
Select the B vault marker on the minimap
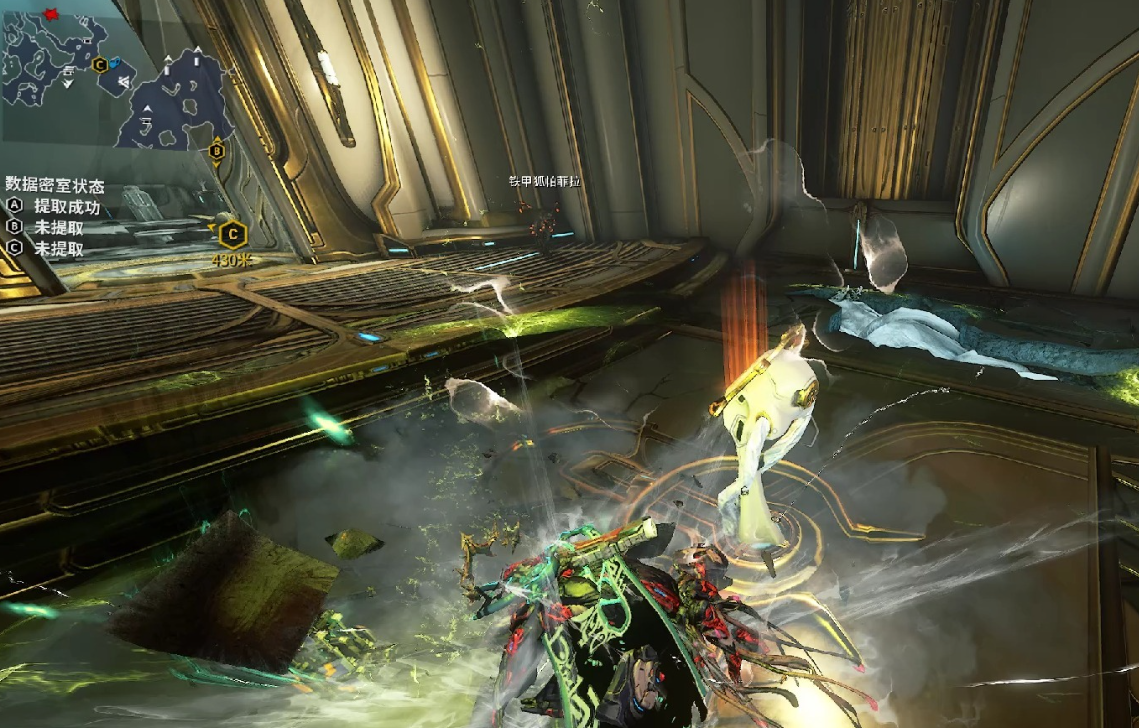click(216, 151)
